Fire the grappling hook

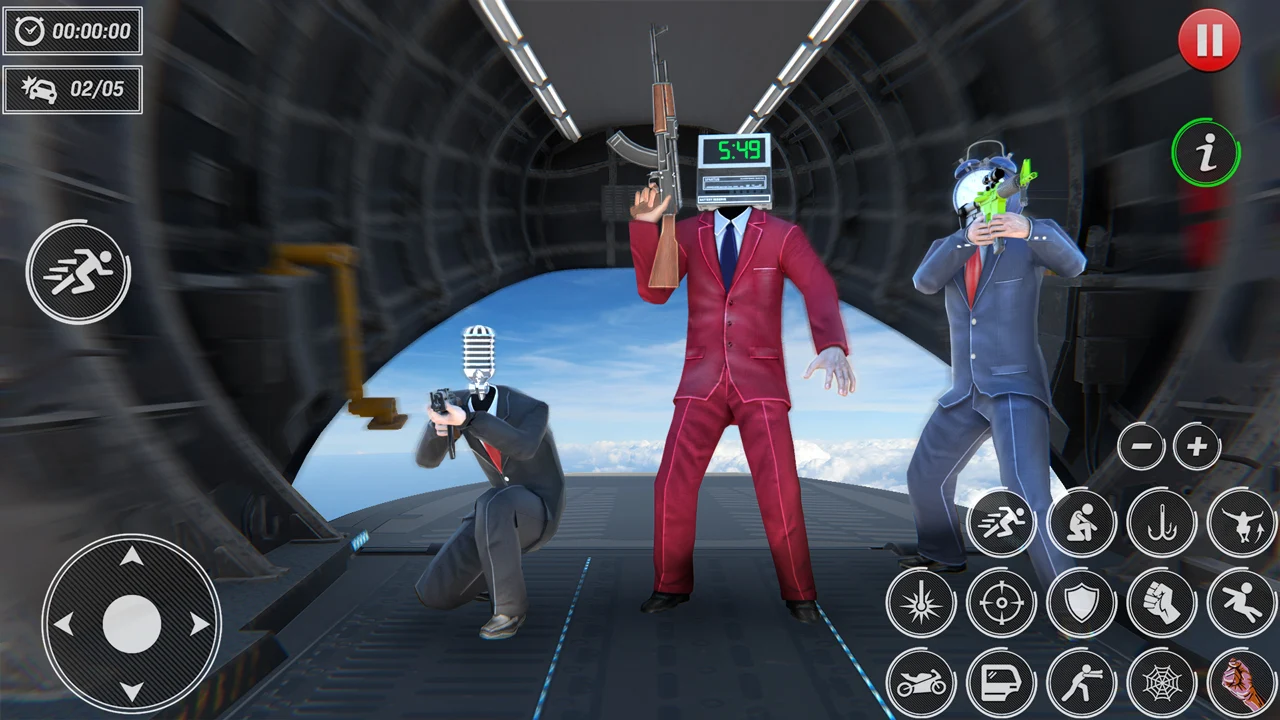[1161, 523]
